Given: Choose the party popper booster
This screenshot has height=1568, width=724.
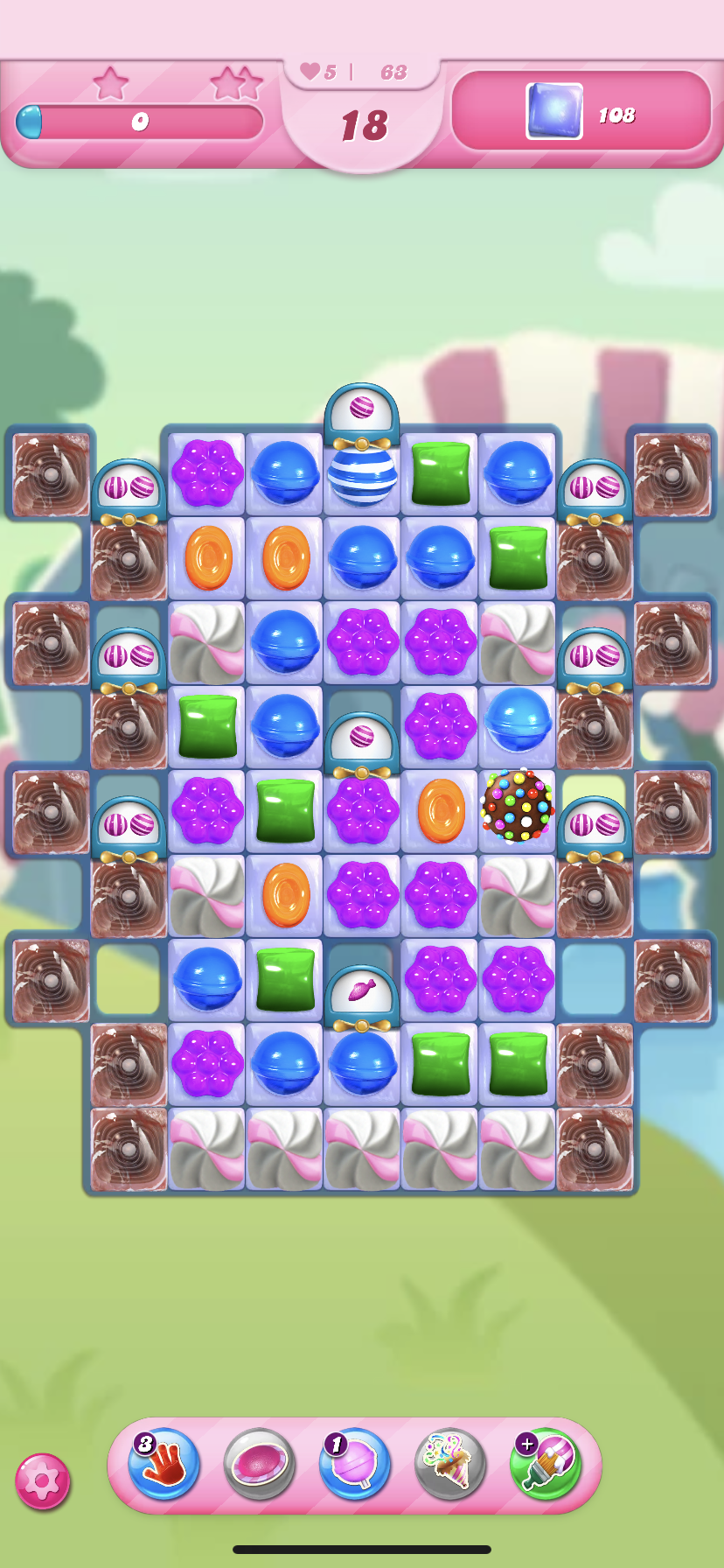Looking at the screenshot, I should click(450, 1464).
